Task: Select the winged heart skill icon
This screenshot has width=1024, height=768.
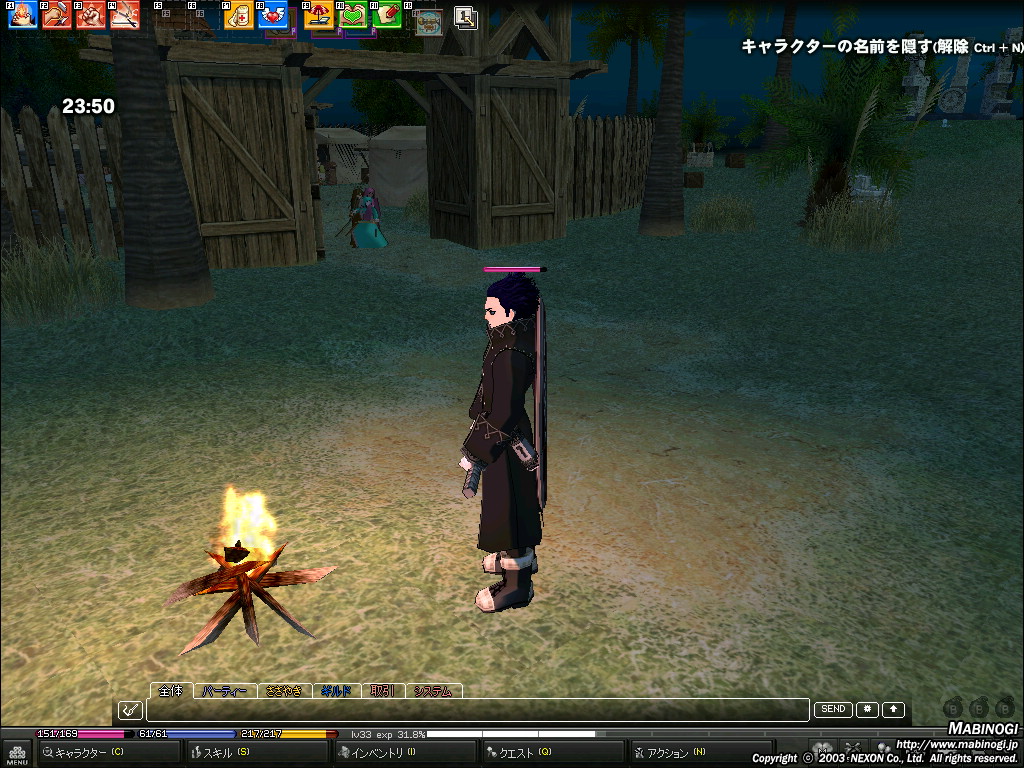Action: pyautogui.click(x=272, y=15)
